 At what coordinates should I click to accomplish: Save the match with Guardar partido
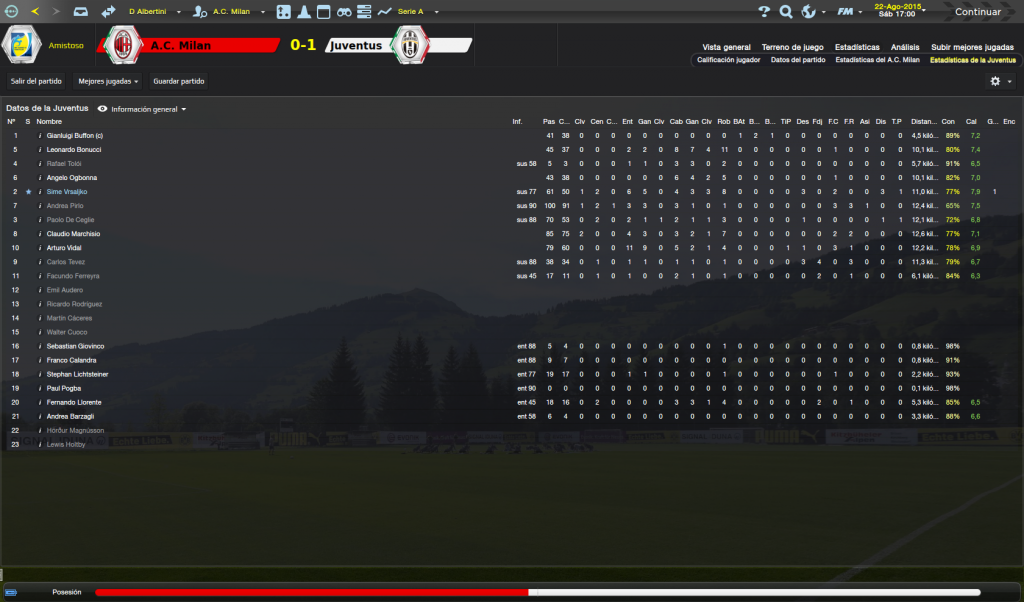pyautogui.click(x=178, y=81)
